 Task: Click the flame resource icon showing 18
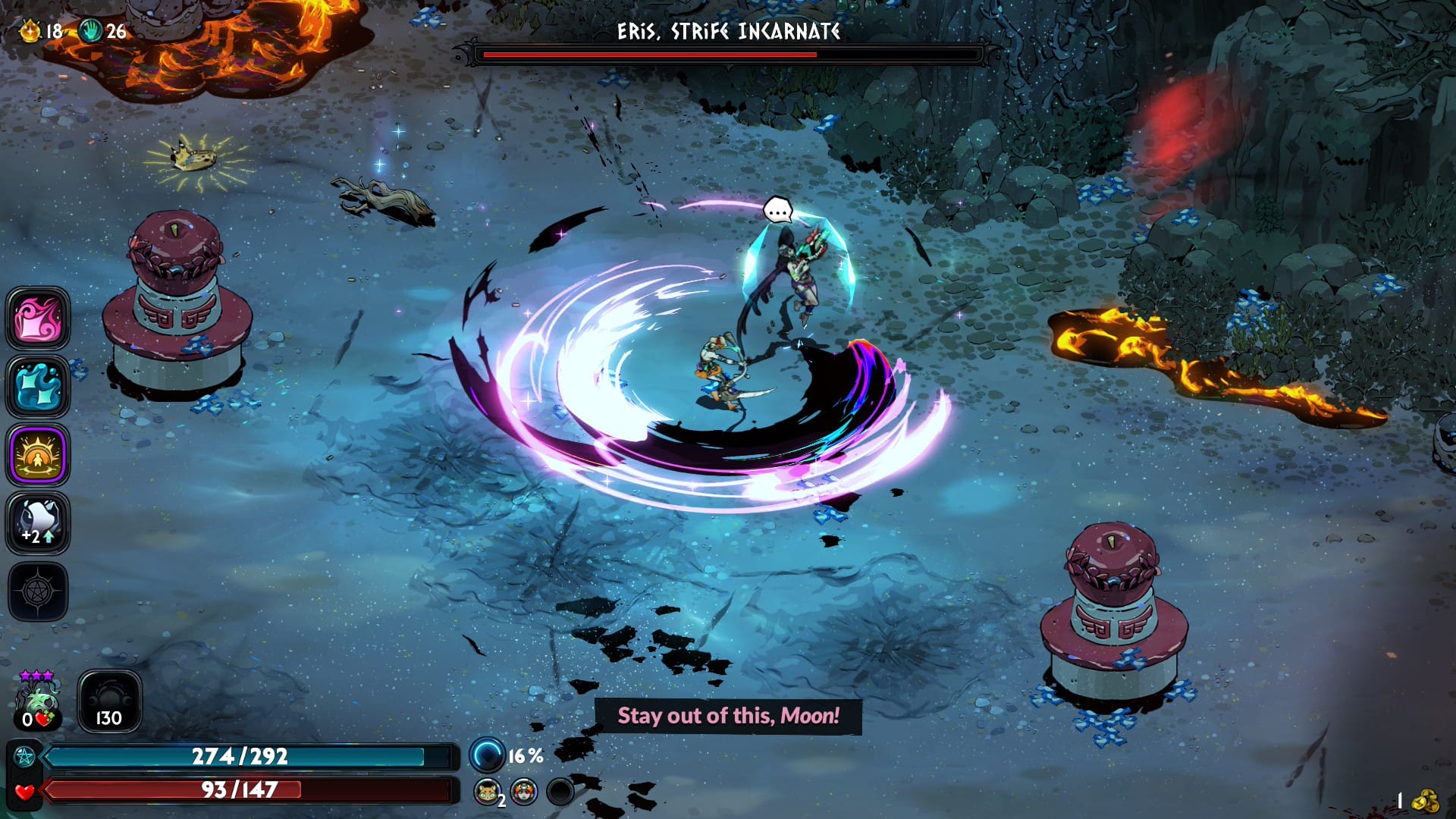(x=30, y=31)
